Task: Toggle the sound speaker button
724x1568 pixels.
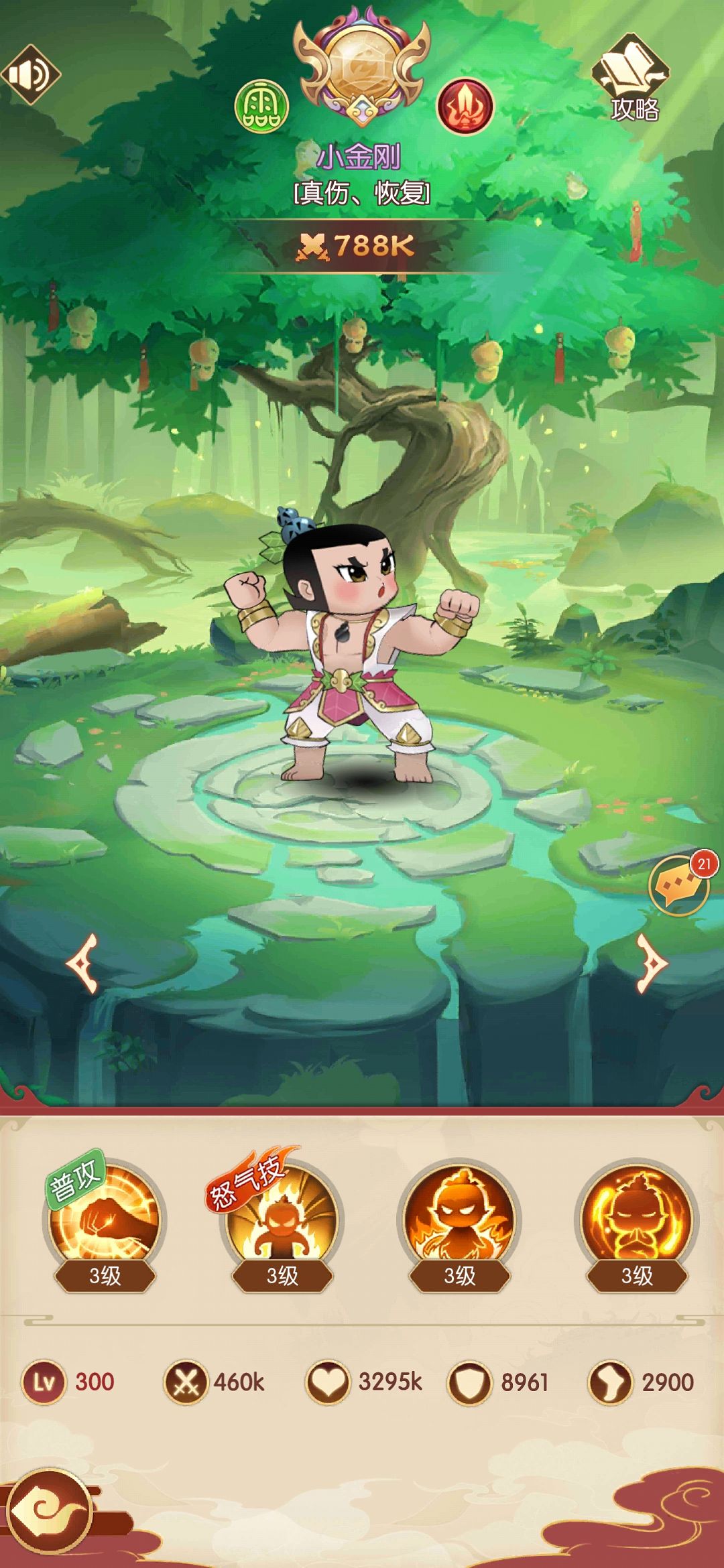Action: click(31, 74)
